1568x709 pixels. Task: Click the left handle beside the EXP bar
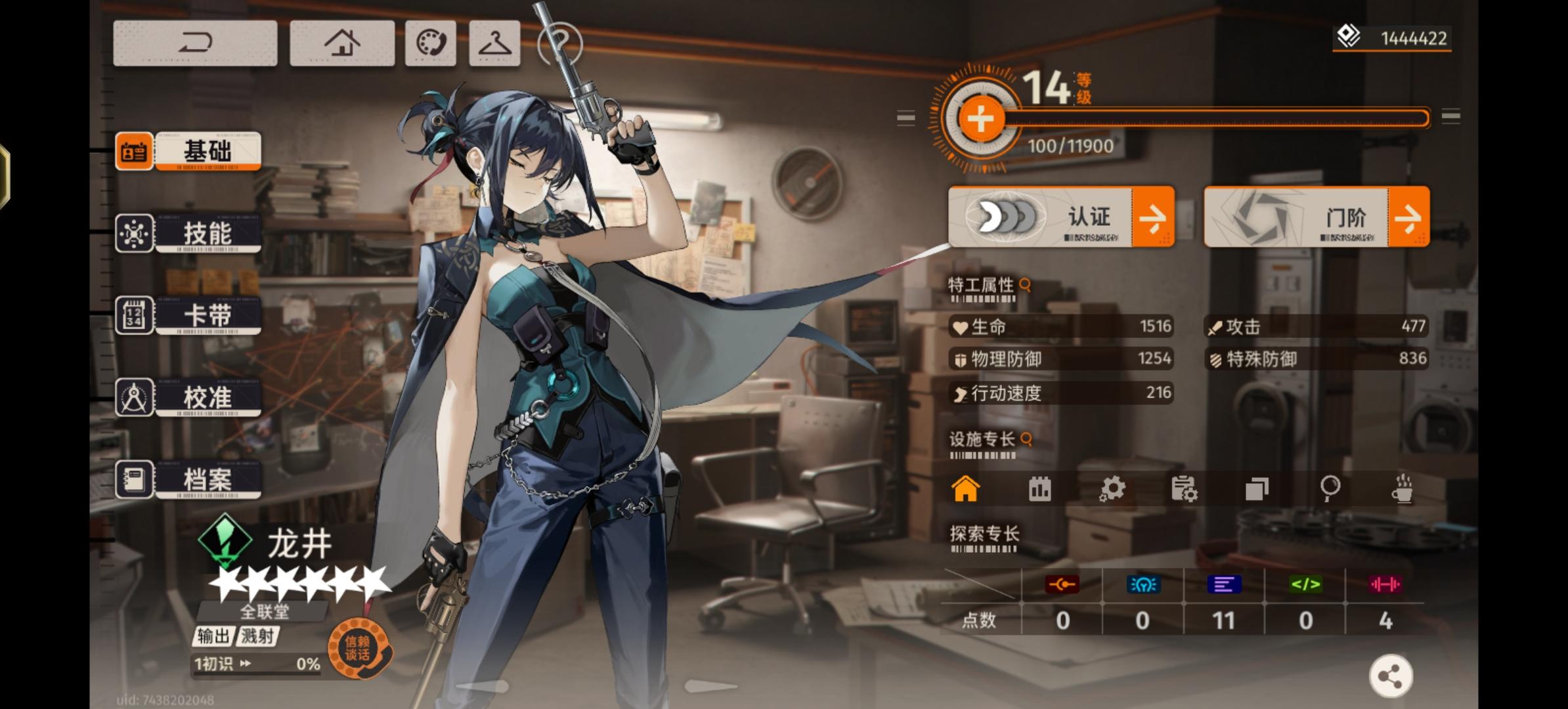coord(907,118)
